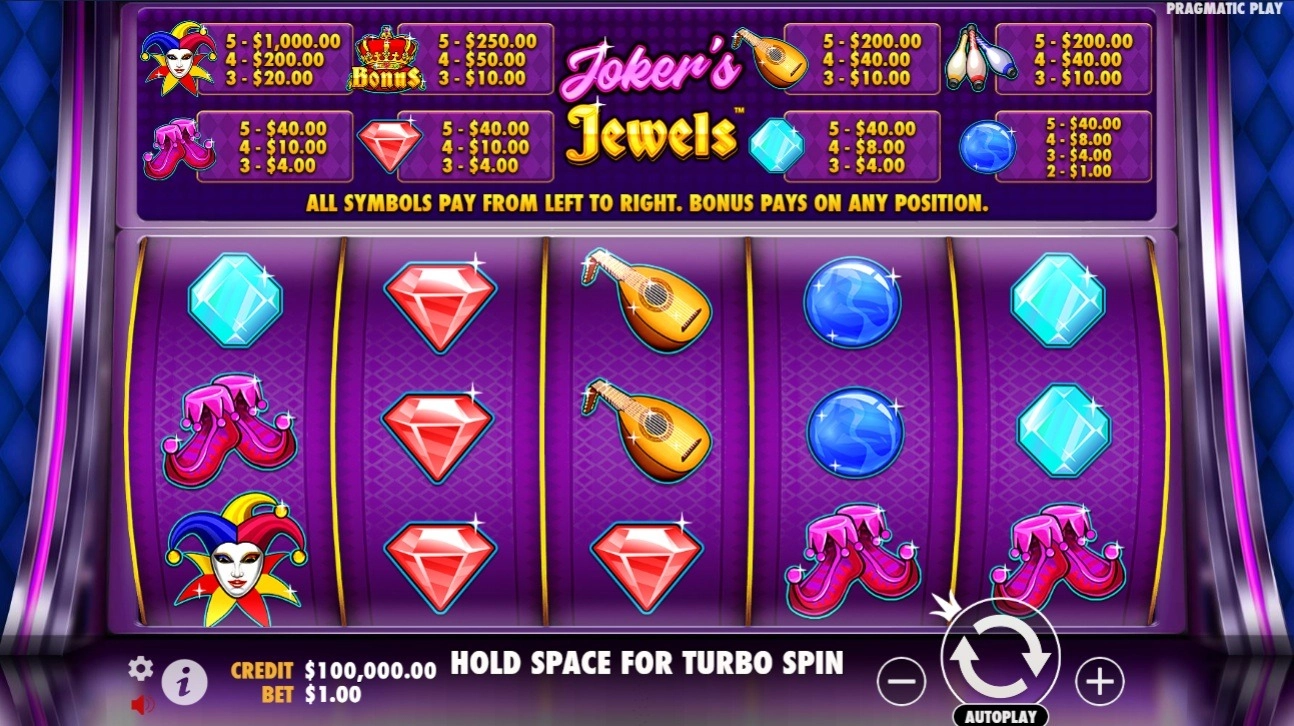
Task: Click the joker face symbol in the top-left paytable
Action: [x=179, y=55]
